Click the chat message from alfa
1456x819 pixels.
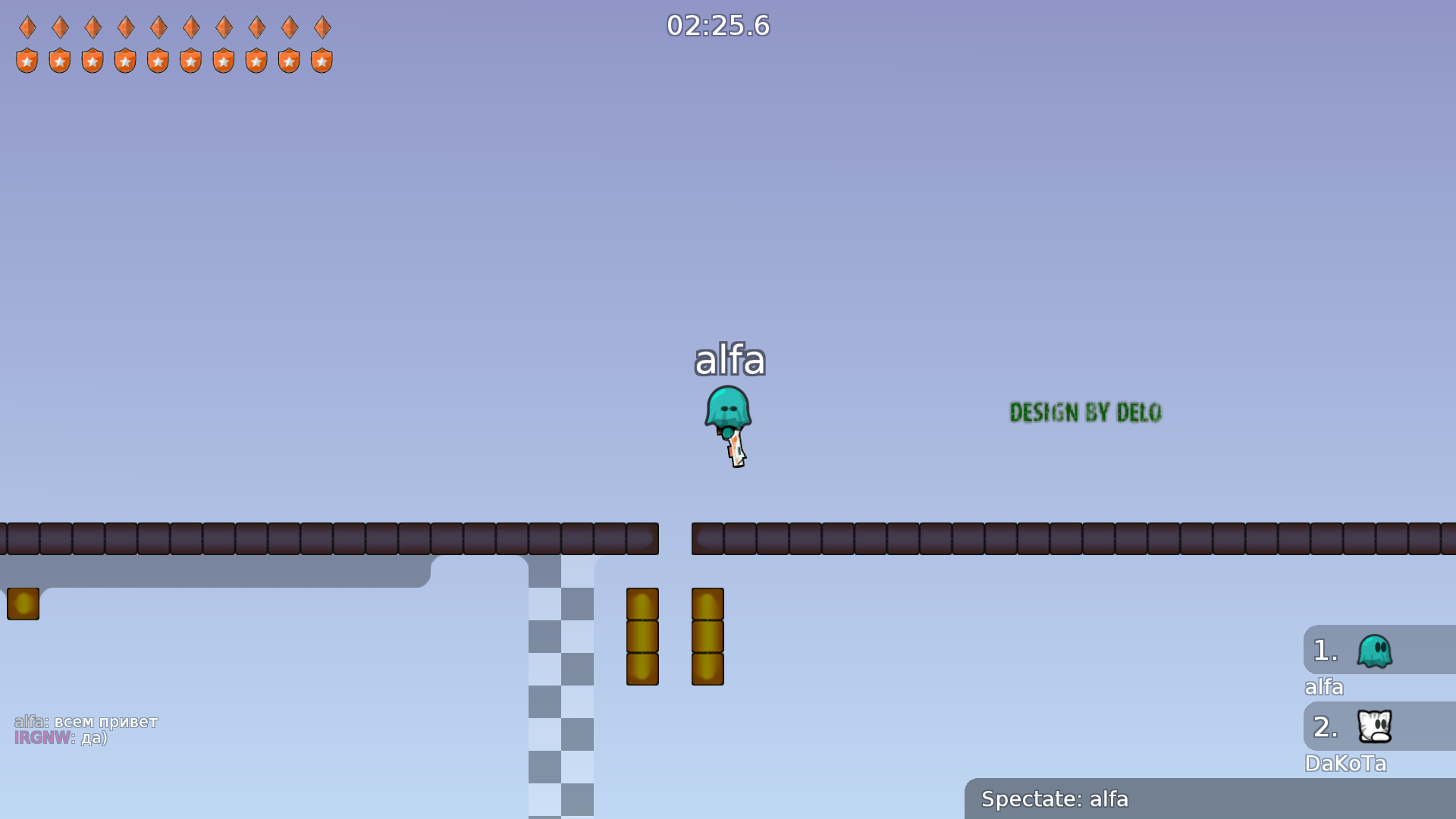click(86, 722)
